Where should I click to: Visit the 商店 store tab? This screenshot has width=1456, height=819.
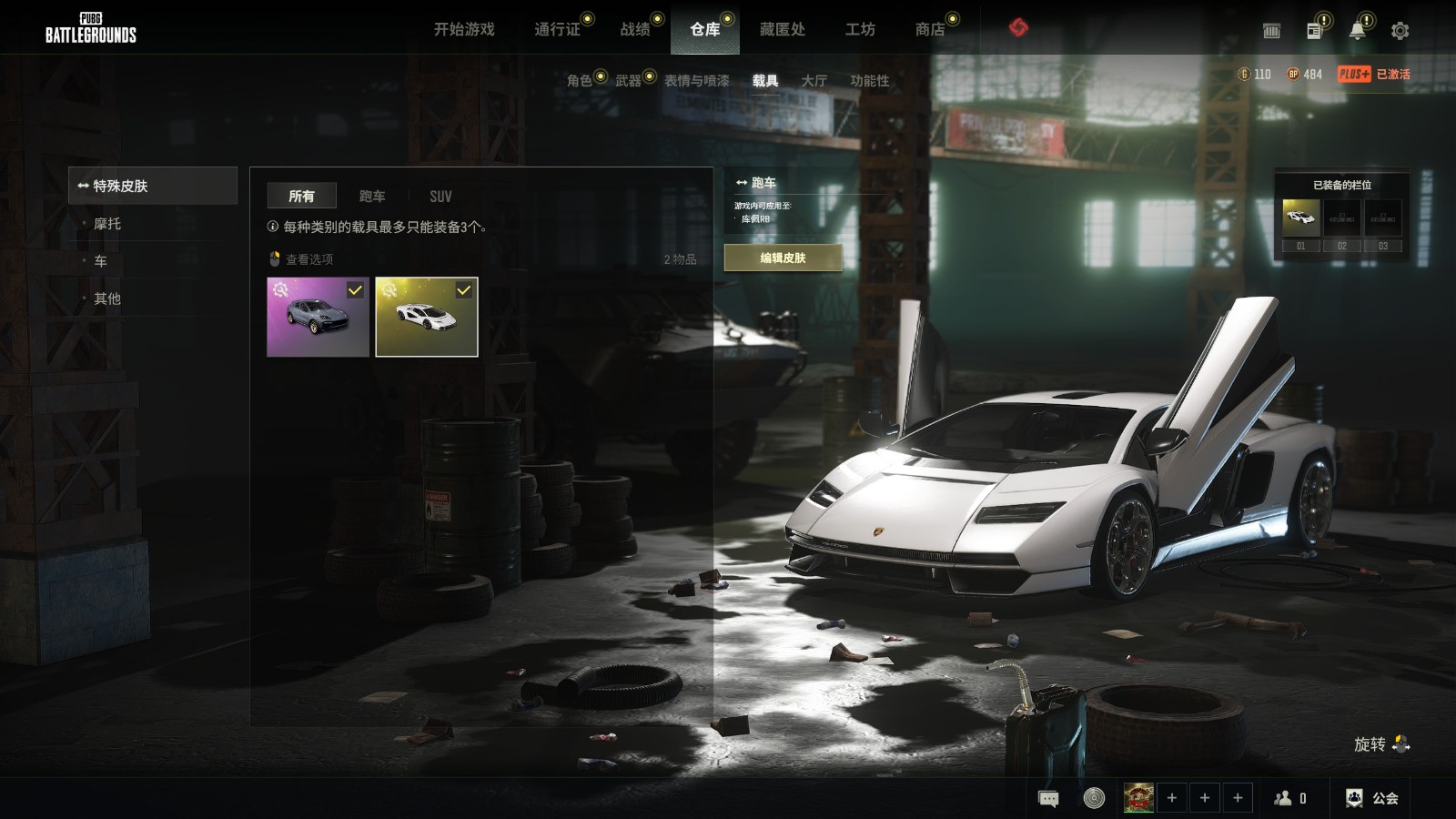(929, 29)
